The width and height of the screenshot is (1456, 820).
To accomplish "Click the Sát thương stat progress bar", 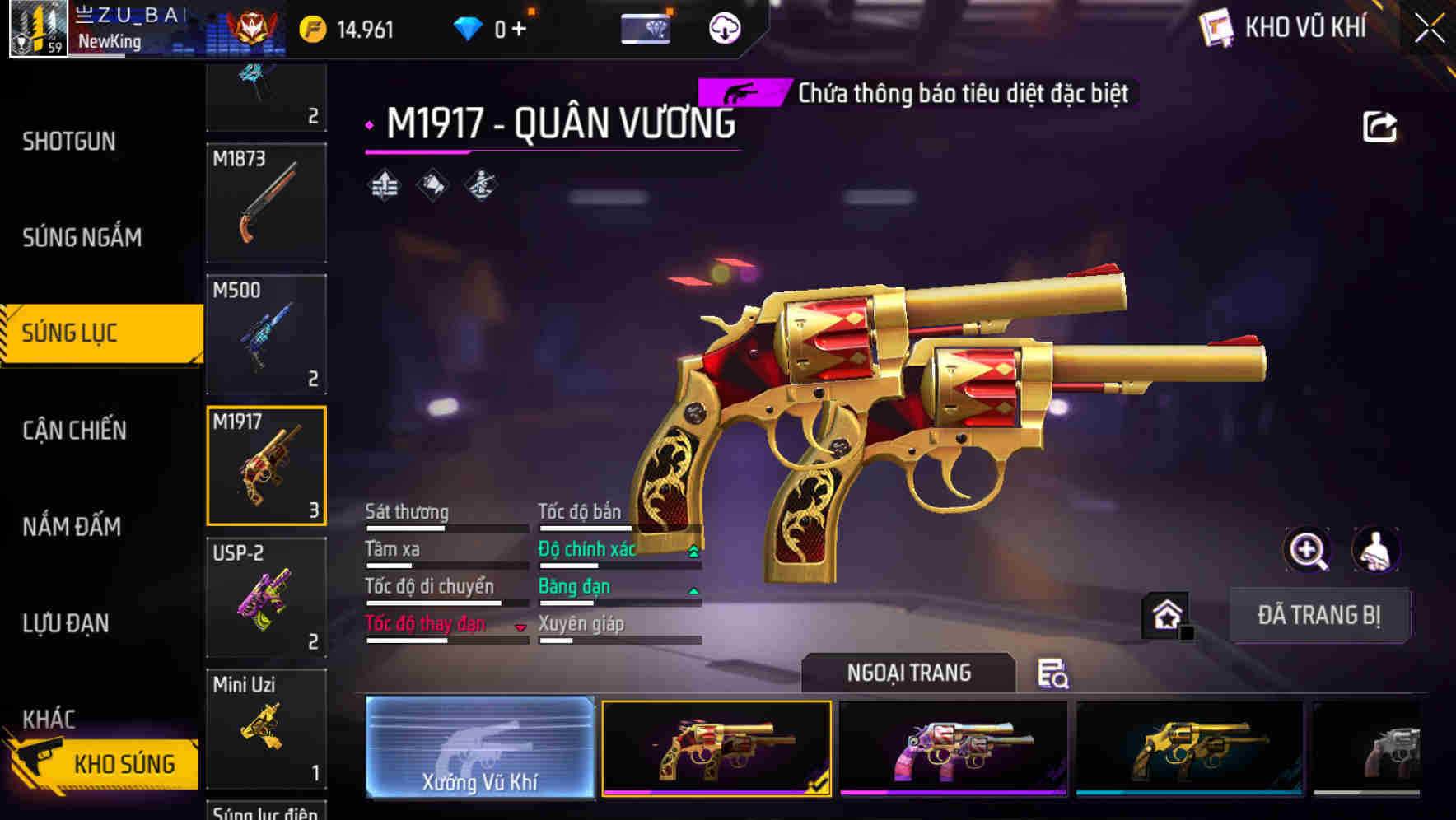I will (x=447, y=529).
